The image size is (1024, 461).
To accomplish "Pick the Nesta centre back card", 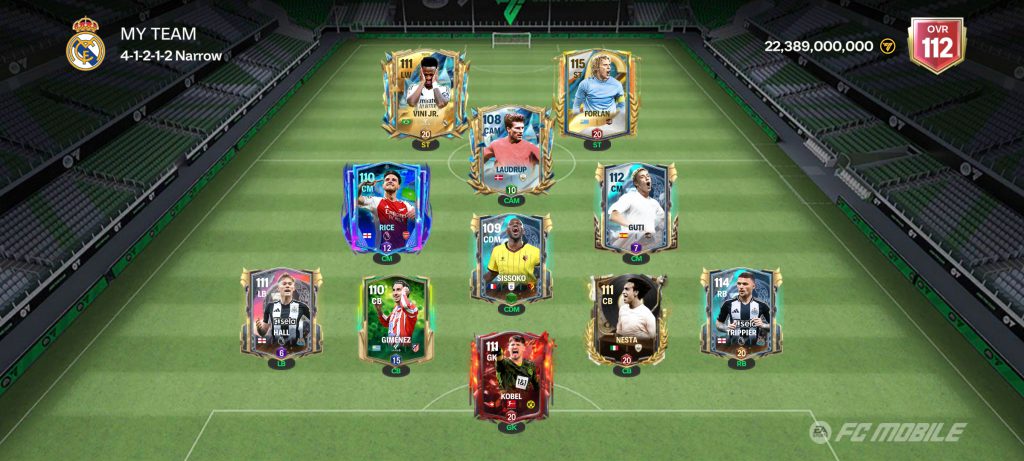I will 627,320.
